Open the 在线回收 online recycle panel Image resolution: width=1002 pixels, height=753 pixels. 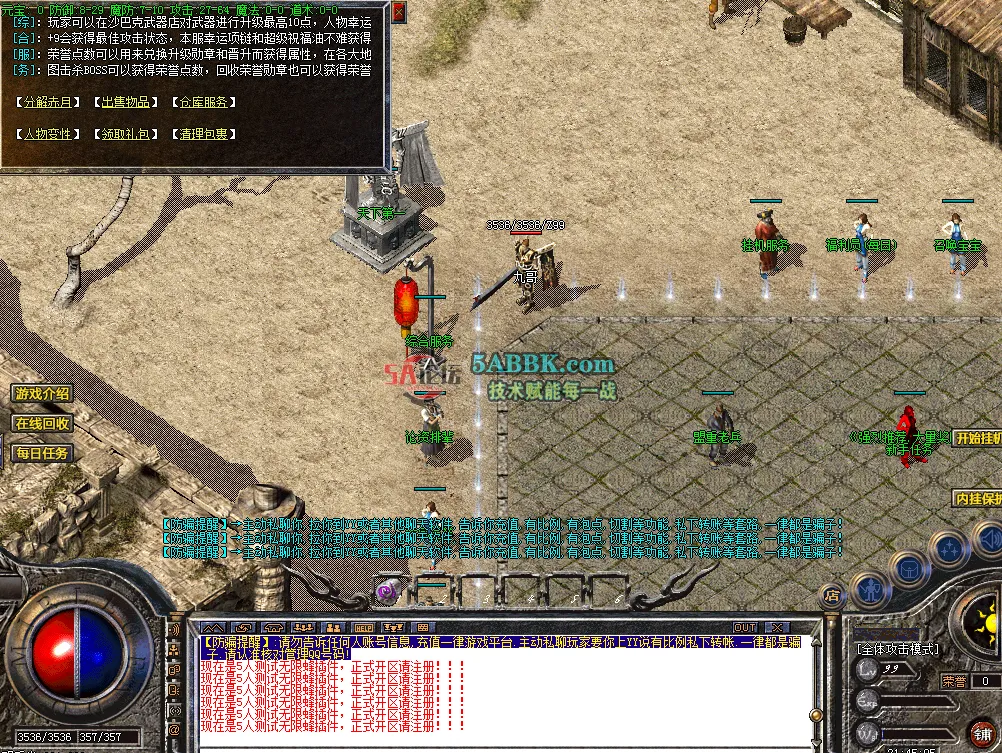click(x=42, y=423)
